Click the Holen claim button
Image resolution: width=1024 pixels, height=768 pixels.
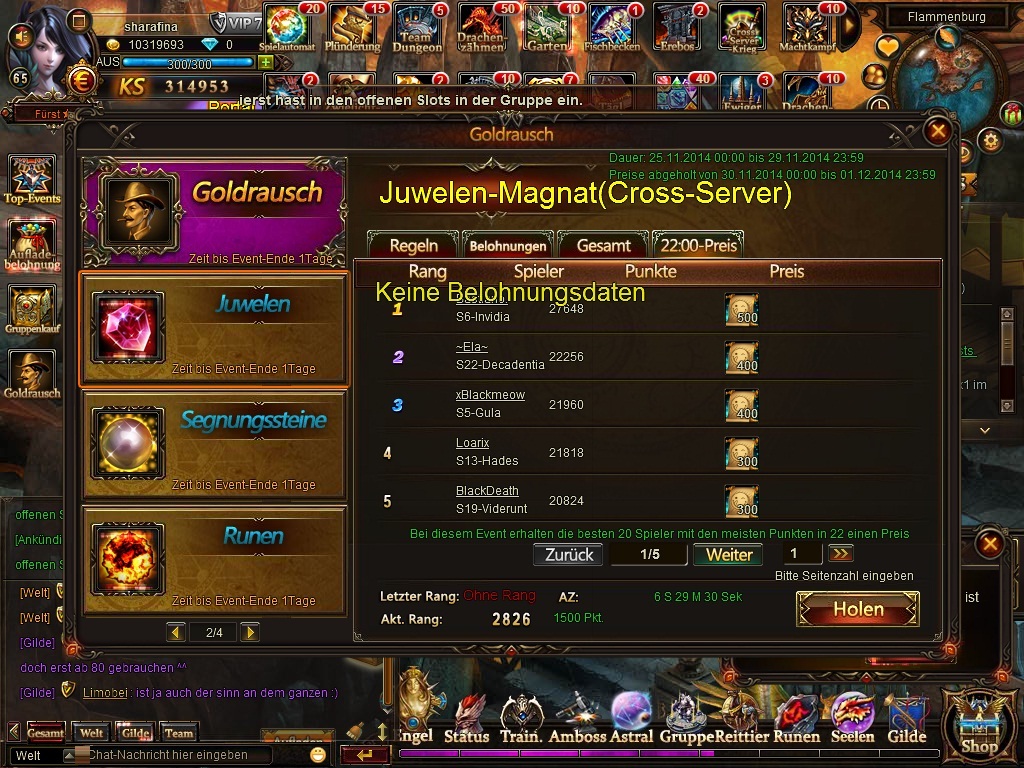(858, 609)
